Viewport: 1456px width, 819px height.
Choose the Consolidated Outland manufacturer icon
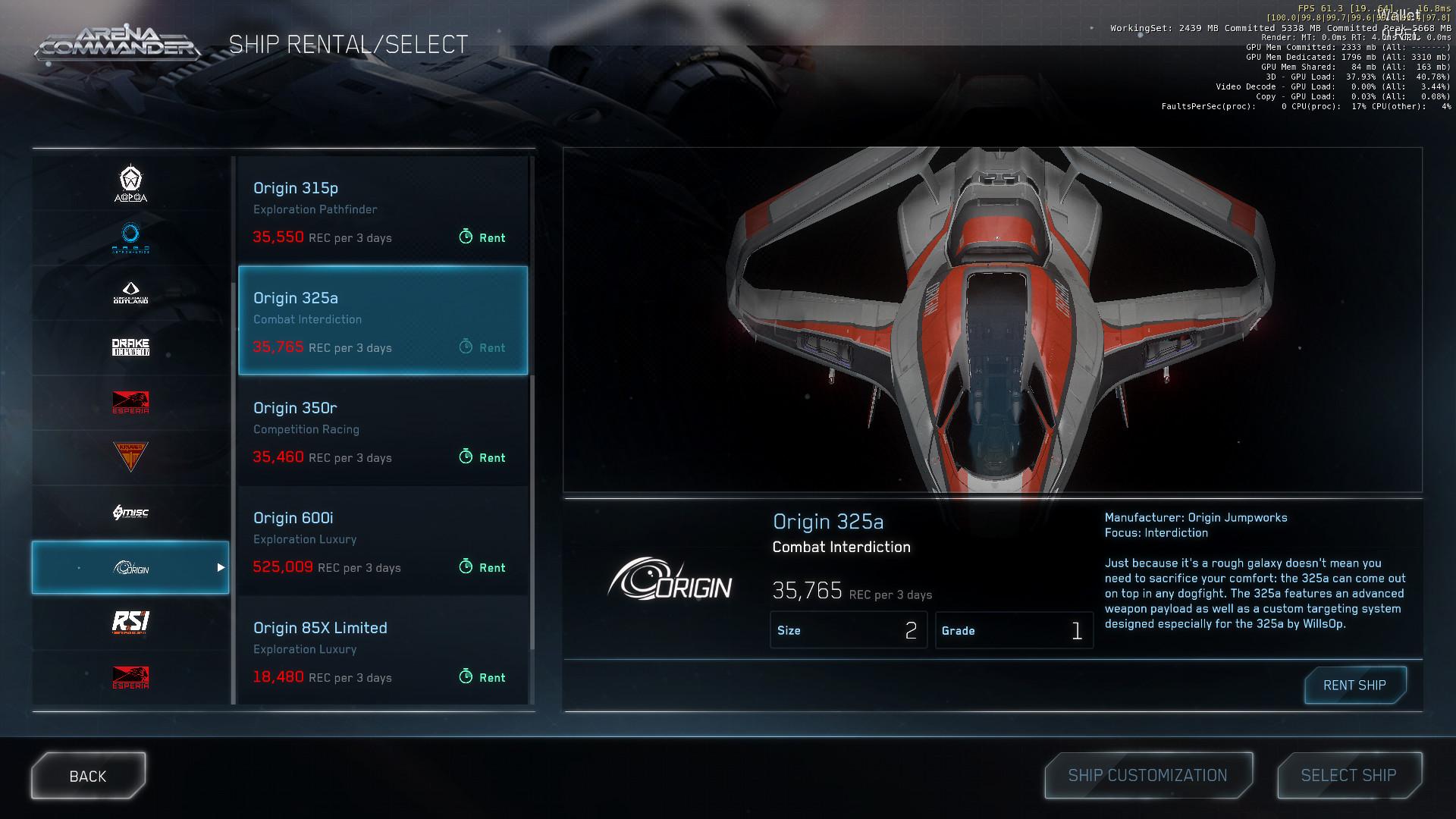(x=130, y=292)
